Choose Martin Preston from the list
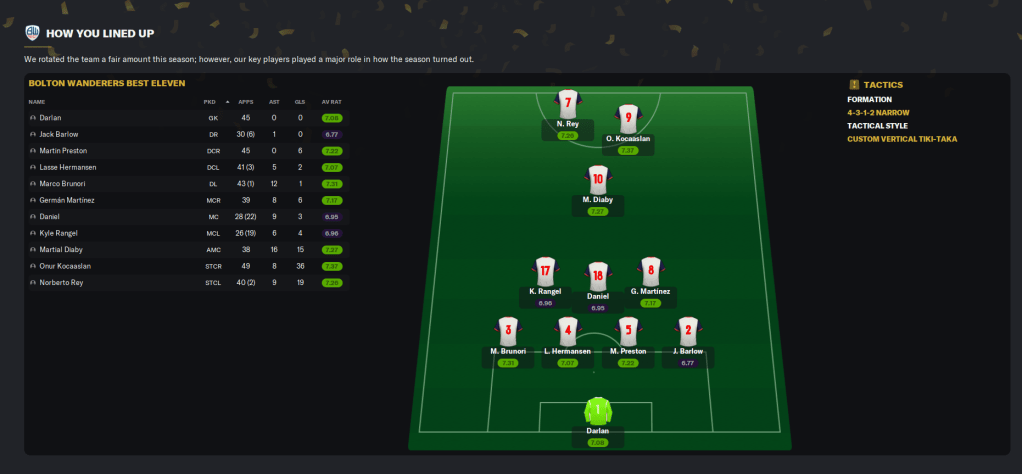 pyautogui.click(x=62, y=151)
